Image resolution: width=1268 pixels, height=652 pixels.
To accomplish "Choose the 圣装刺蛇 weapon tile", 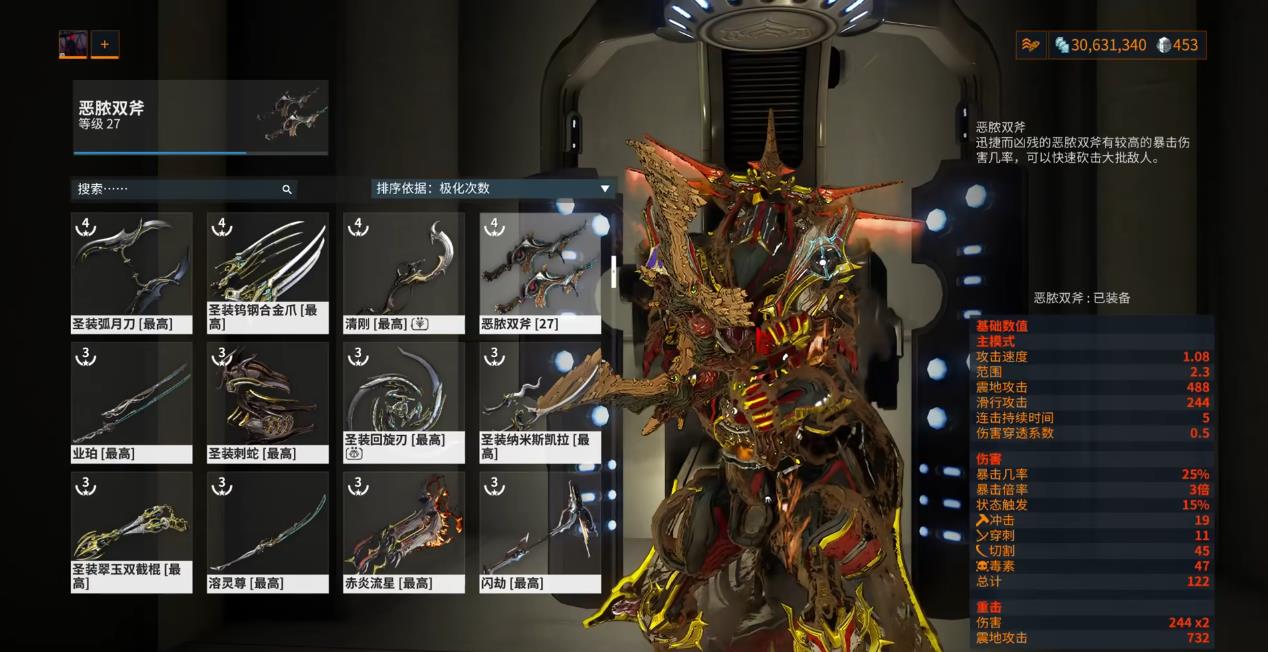I will (x=267, y=402).
